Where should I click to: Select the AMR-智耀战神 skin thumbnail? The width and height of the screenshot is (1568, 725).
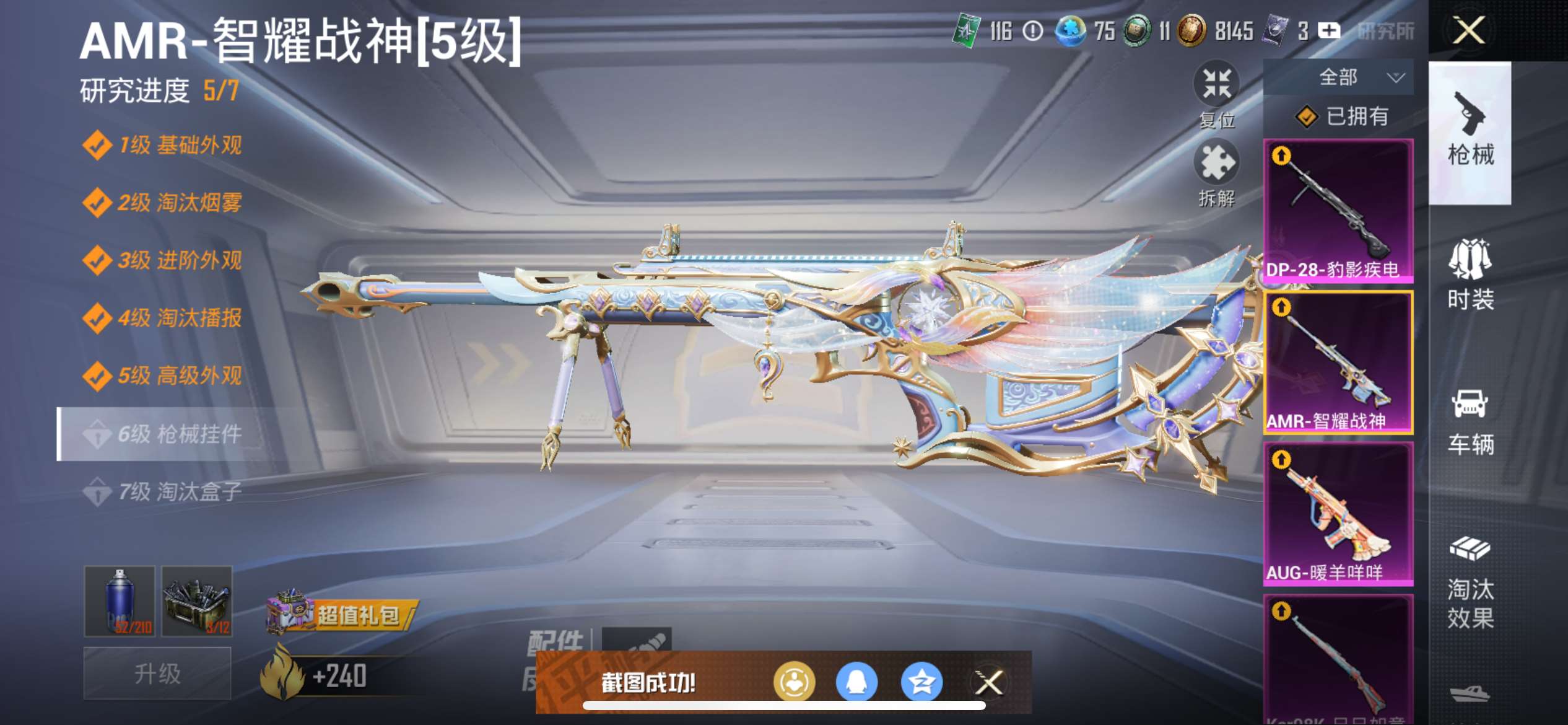tap(1338, 362)
